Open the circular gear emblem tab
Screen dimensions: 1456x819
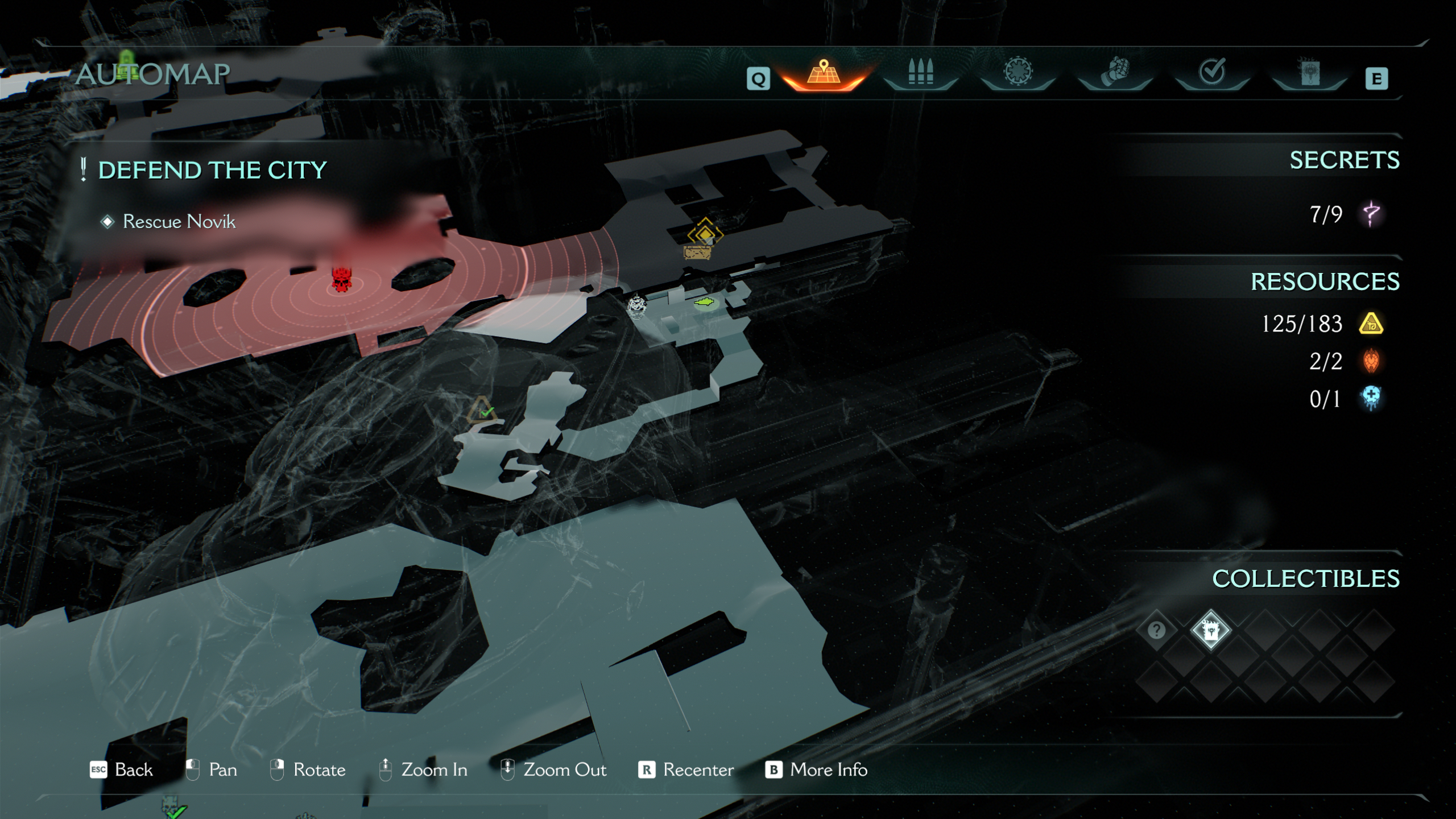tap(1018, 73)
